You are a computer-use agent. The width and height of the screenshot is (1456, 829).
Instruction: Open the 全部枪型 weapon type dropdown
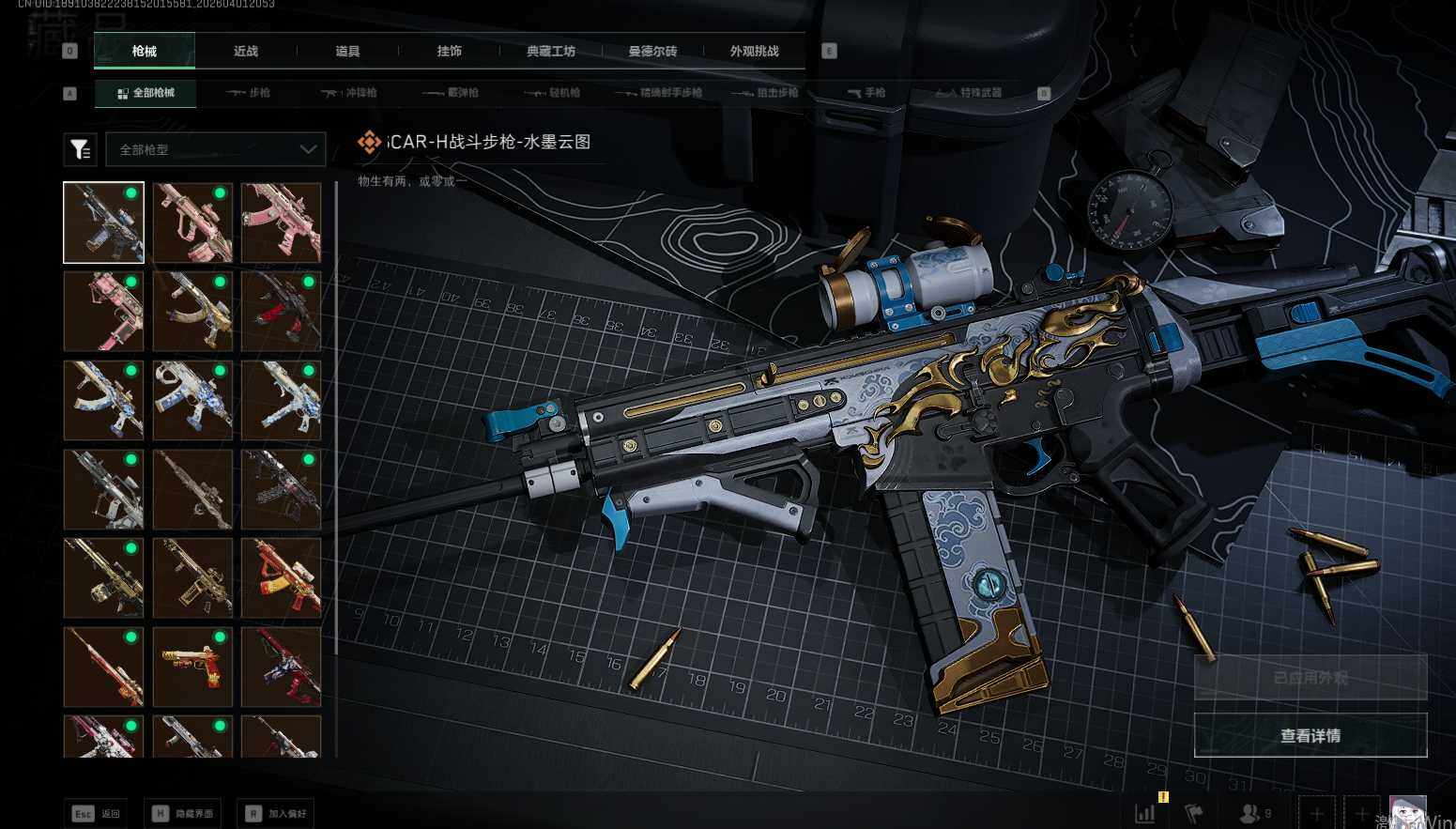[216, 149]
